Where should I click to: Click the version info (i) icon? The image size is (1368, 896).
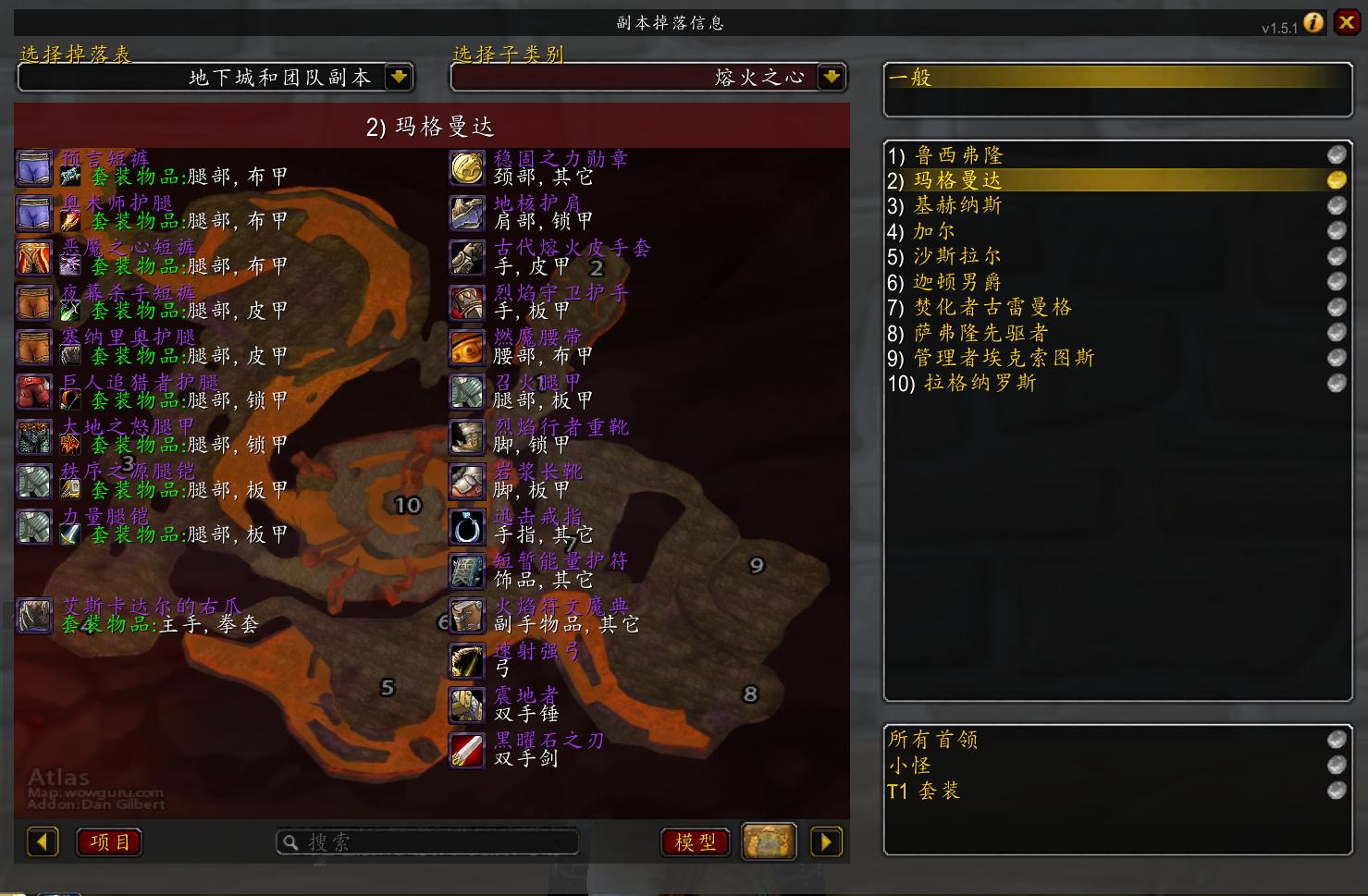point(1313,23)
